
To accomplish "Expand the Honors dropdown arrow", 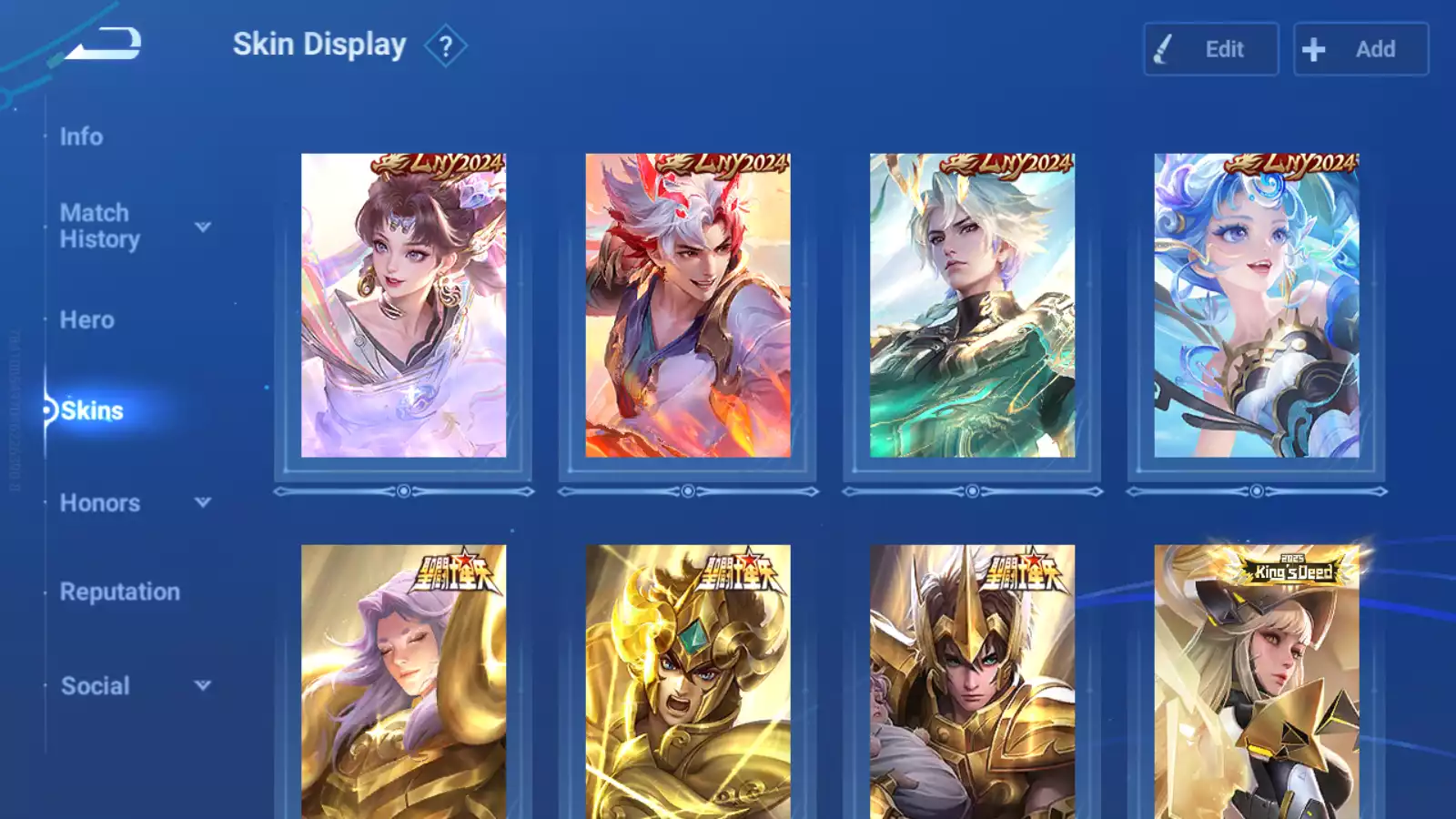I will point(203,502).
